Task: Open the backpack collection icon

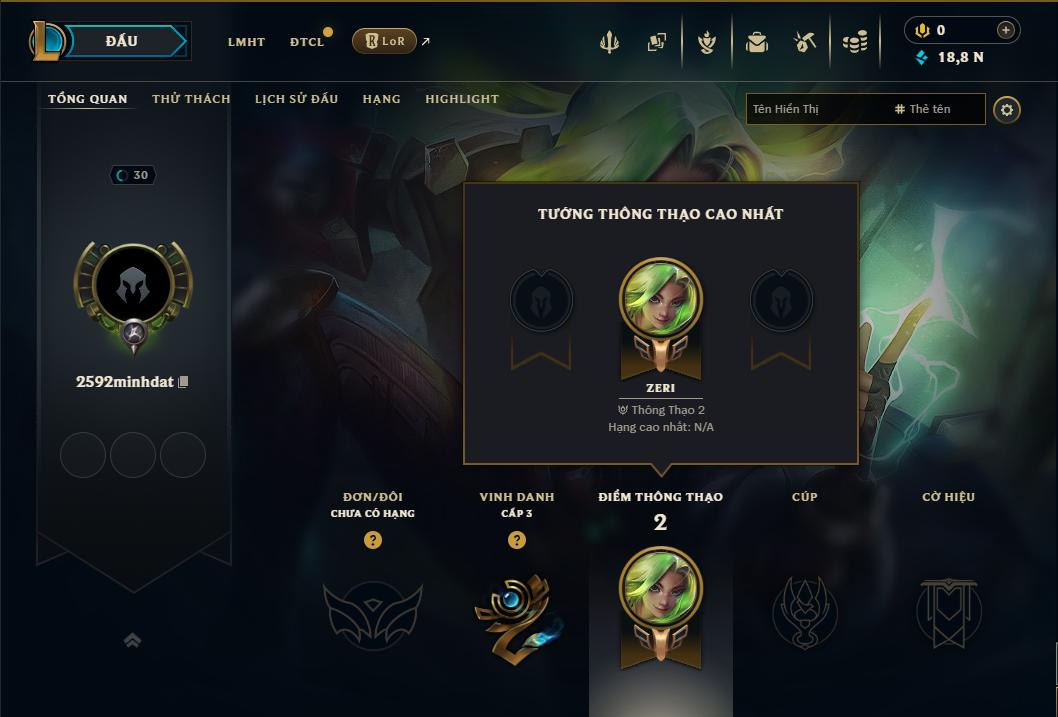Action: [757, 43]
